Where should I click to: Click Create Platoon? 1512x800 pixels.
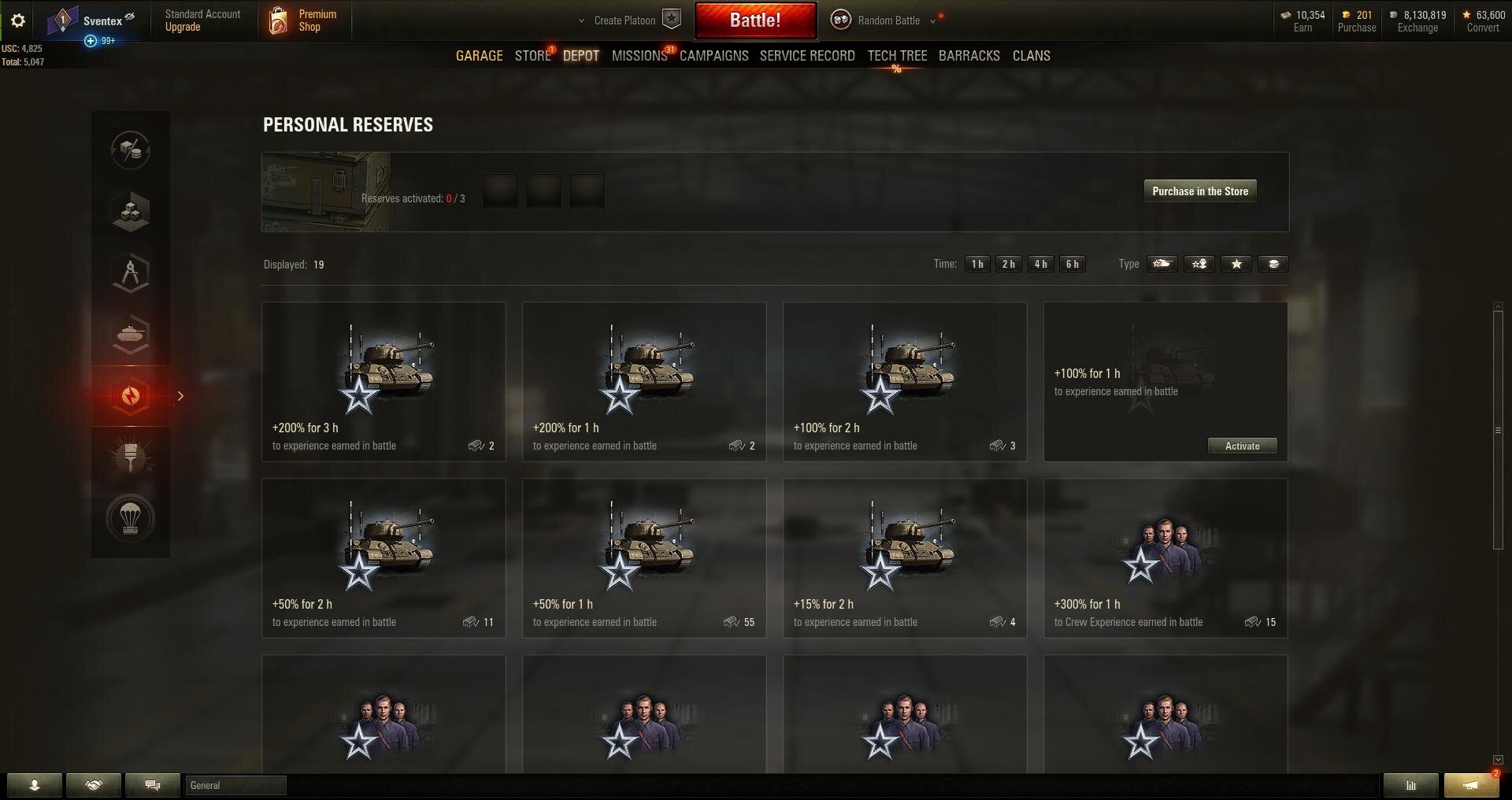630,20
